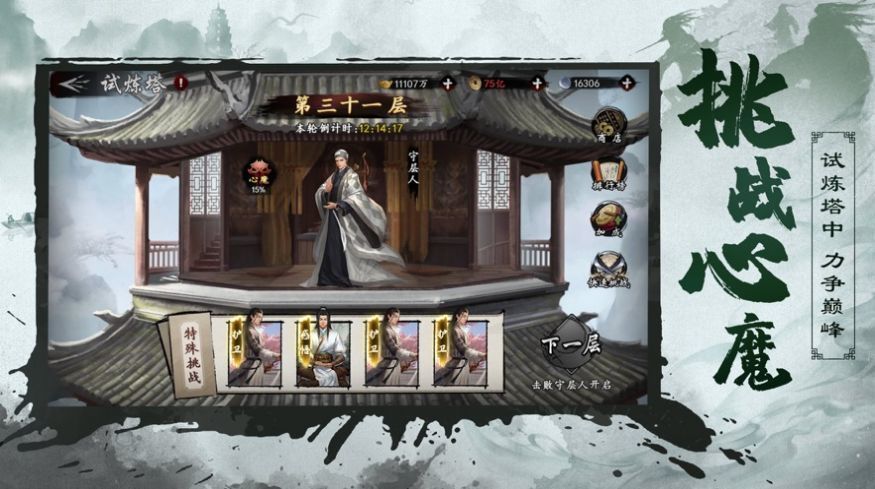Select the white-robed seated opponent card
This screenshot has width=875, height=489.
pos(323,352)
